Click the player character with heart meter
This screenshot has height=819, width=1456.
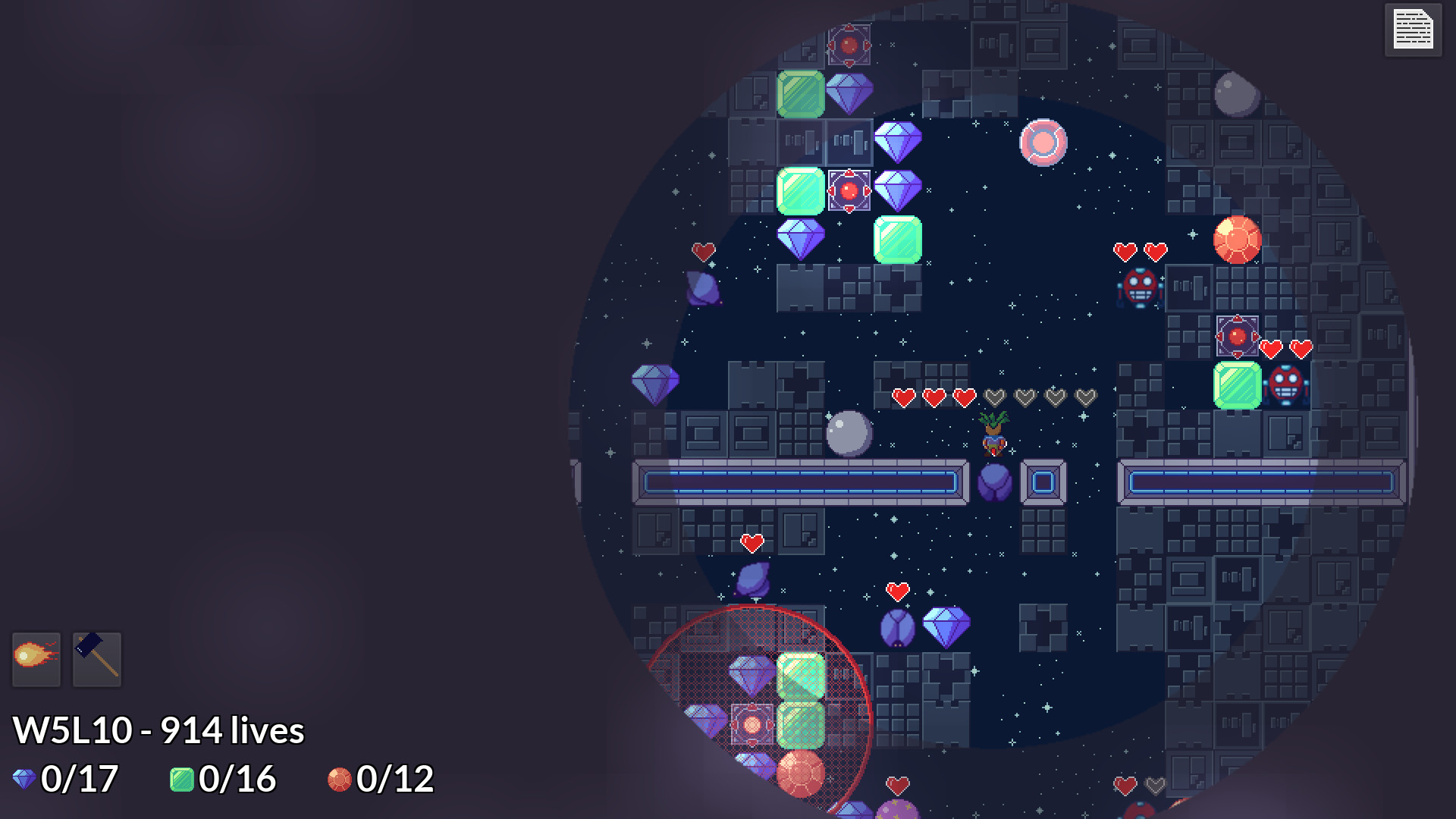pos(995,434)
